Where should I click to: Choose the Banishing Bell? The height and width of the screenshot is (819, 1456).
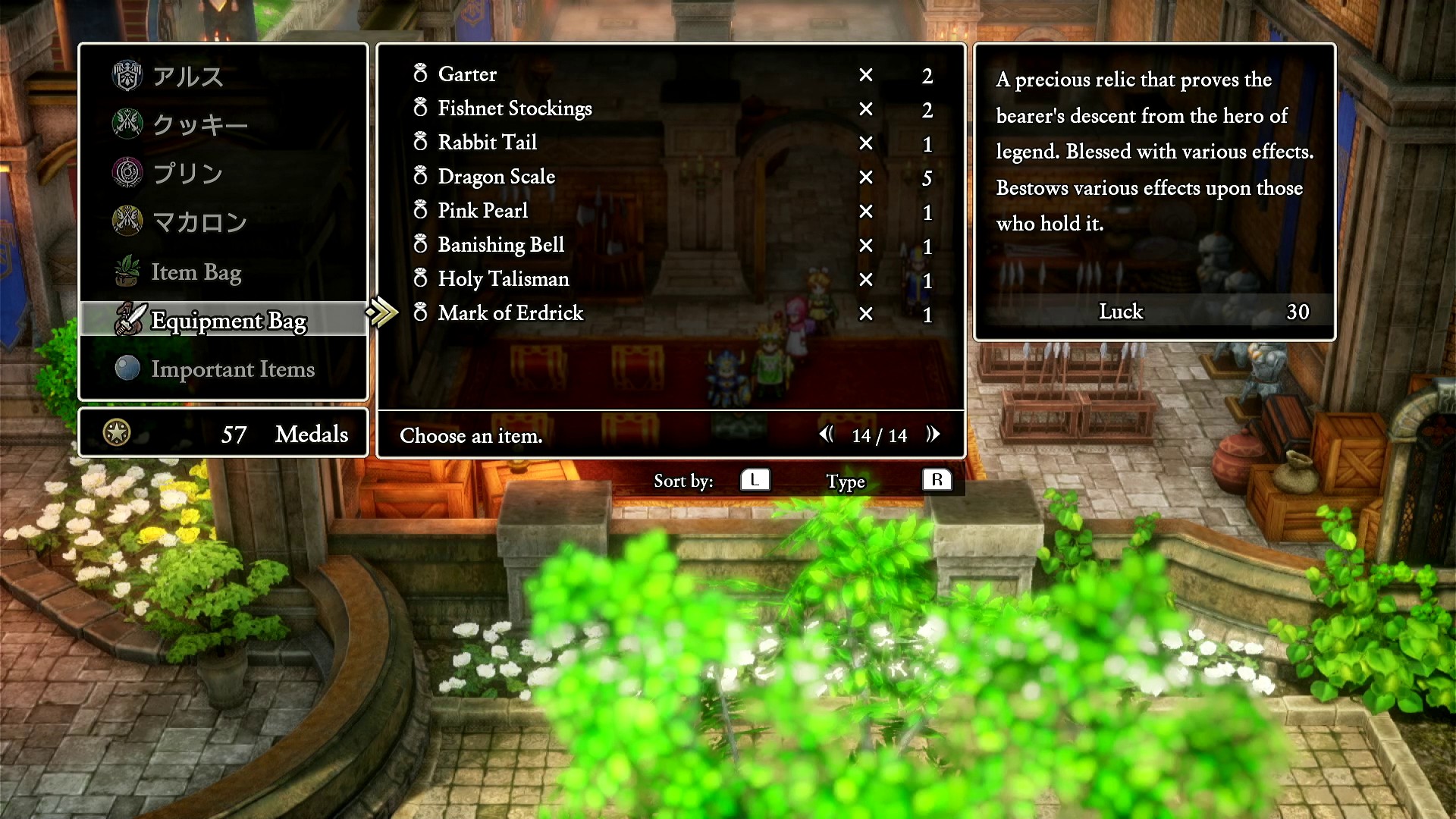point(500,245)
